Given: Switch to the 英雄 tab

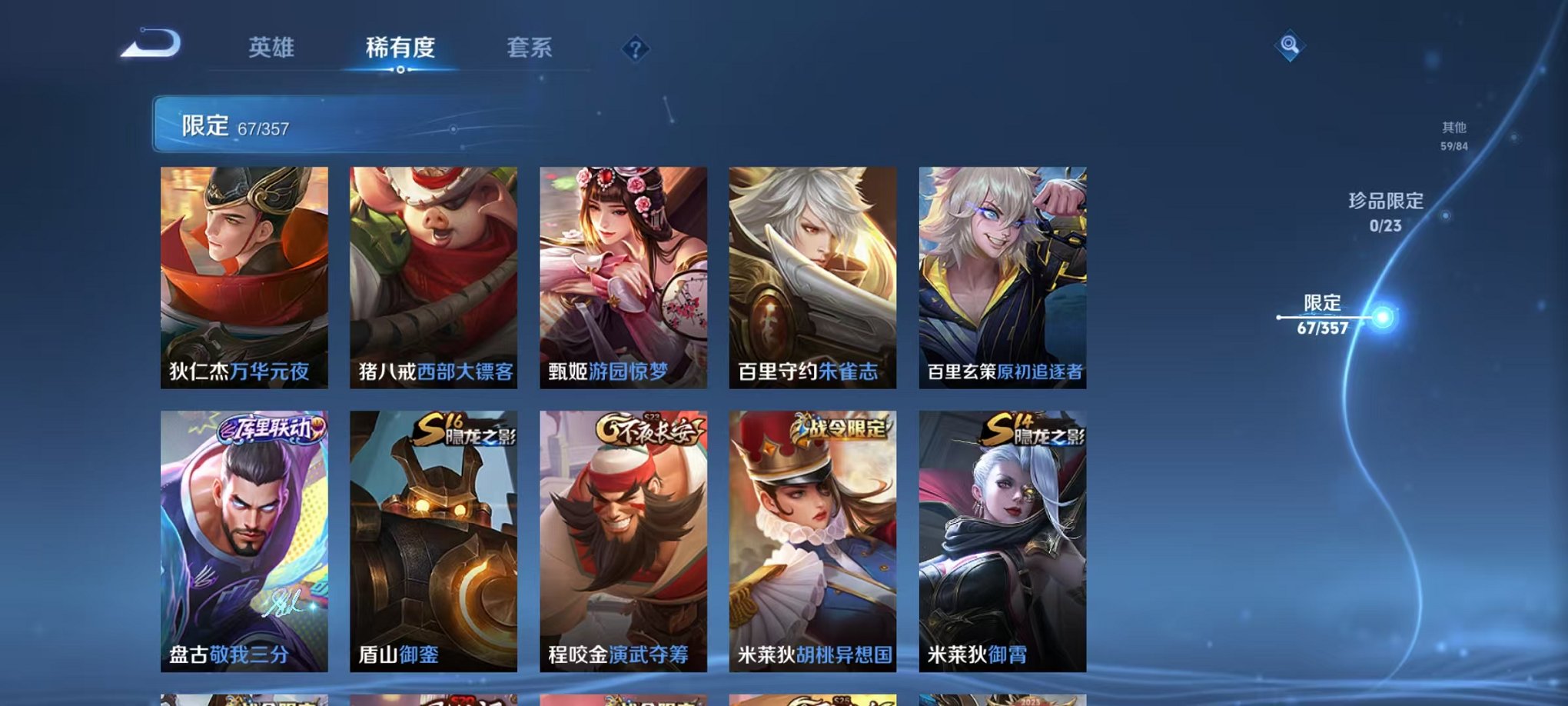Looking at the screenshot, I should pyautogui.click(x=271, y=48).
